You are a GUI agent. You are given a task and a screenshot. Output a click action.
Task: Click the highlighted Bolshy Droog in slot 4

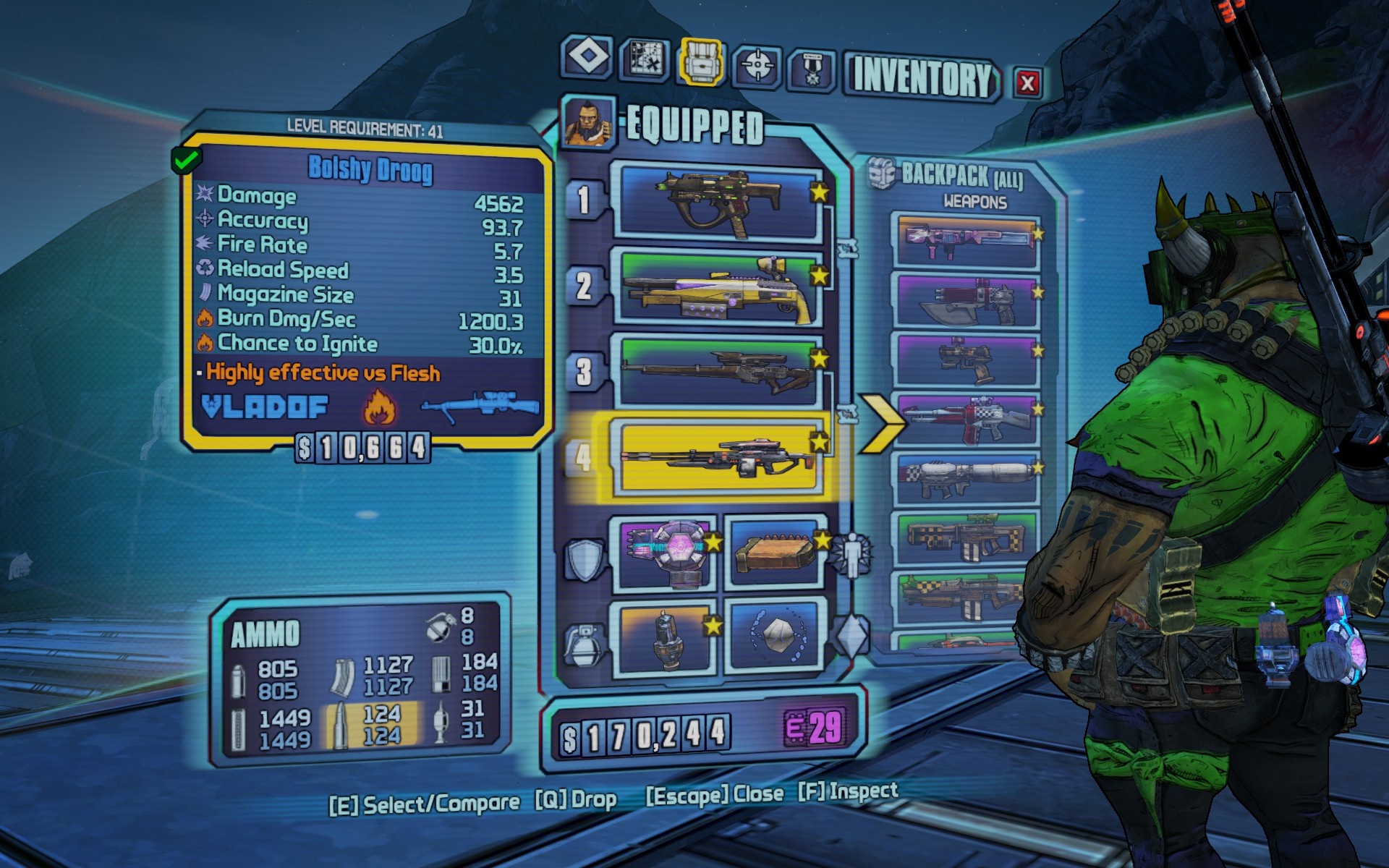718,457
